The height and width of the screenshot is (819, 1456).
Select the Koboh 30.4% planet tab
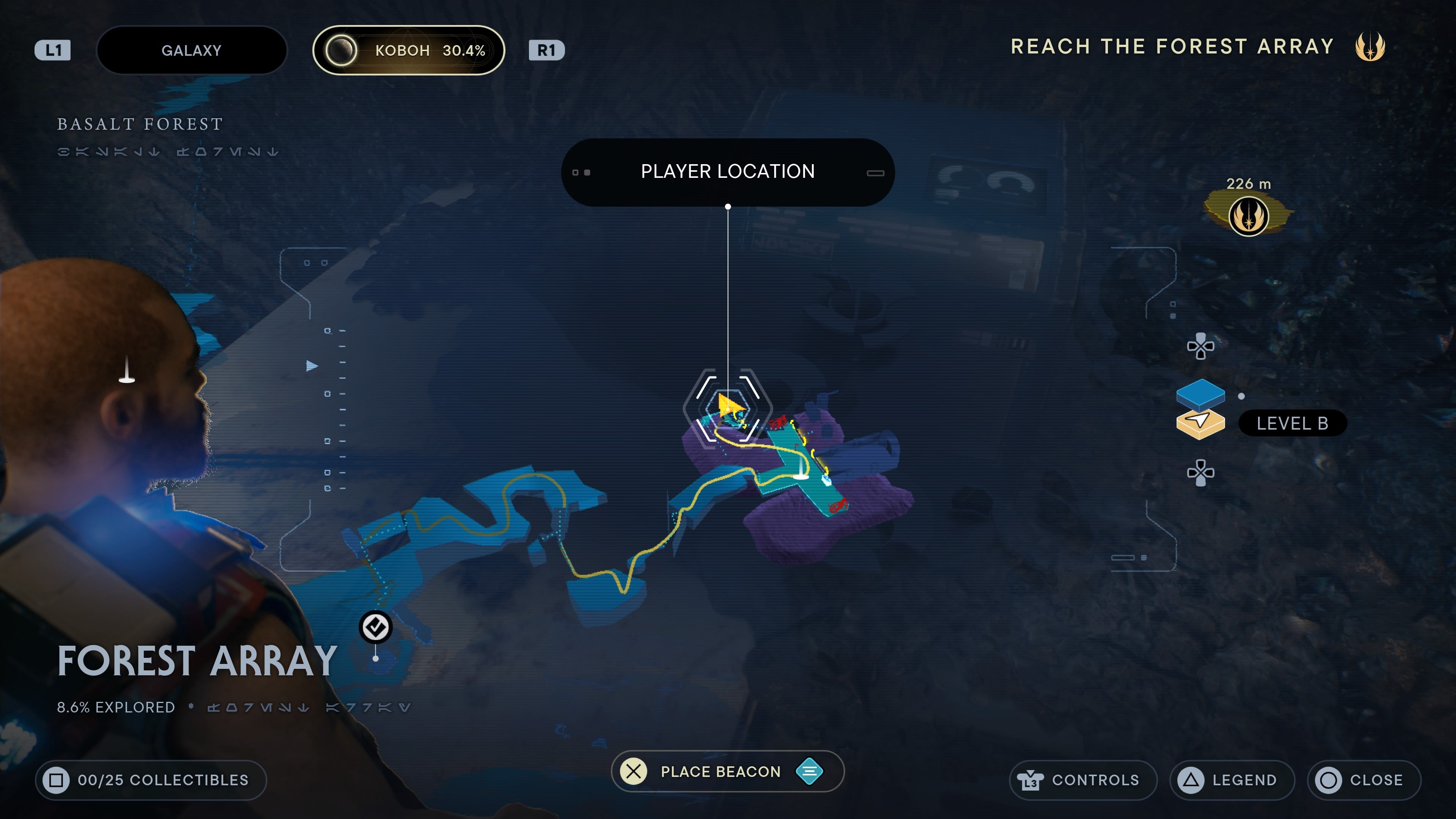tap(408, 50)
